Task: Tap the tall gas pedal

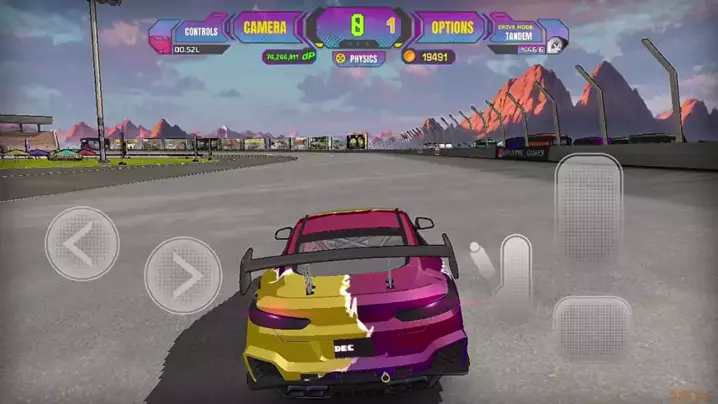Action: tap(589, 208)
